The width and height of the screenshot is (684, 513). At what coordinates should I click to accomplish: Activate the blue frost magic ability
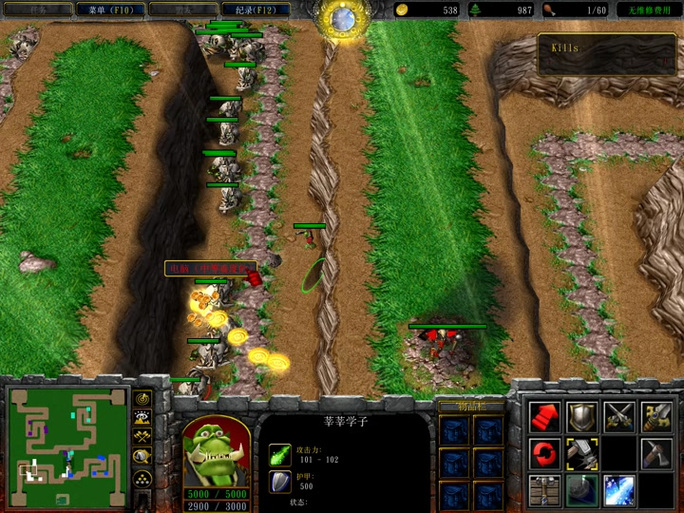pos(618,489)
